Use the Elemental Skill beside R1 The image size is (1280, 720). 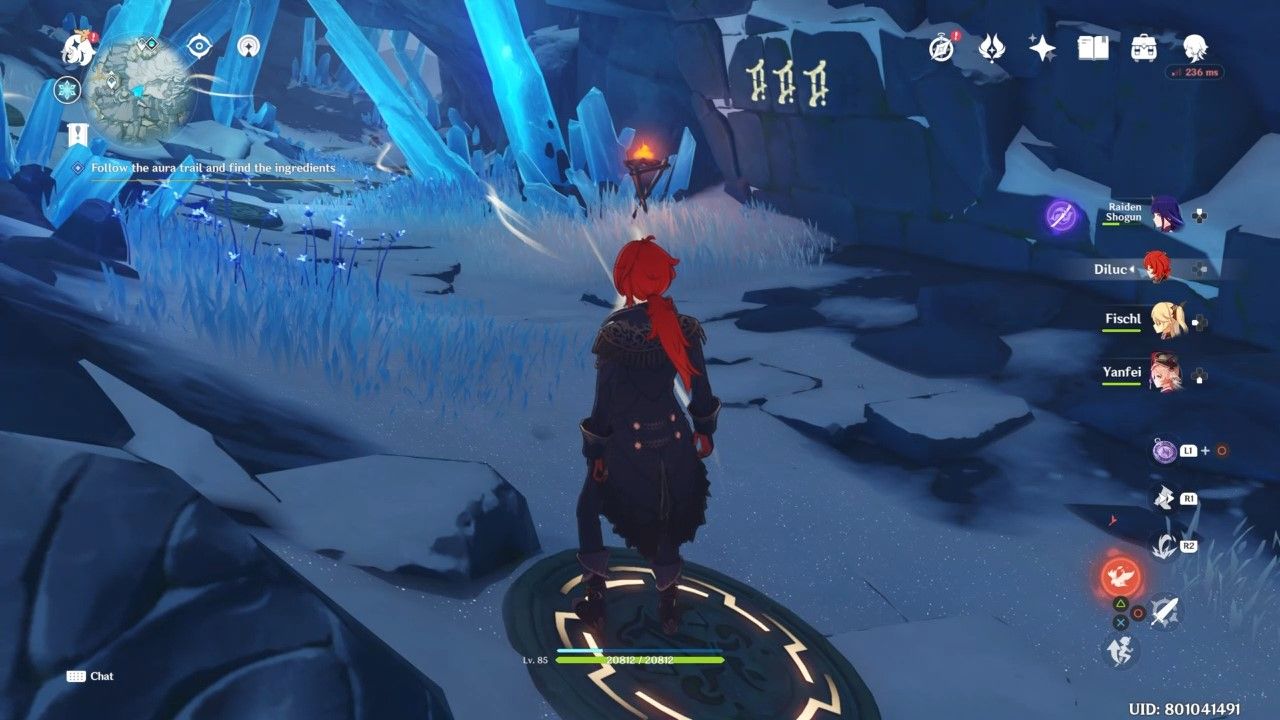tap(1162, 497)
